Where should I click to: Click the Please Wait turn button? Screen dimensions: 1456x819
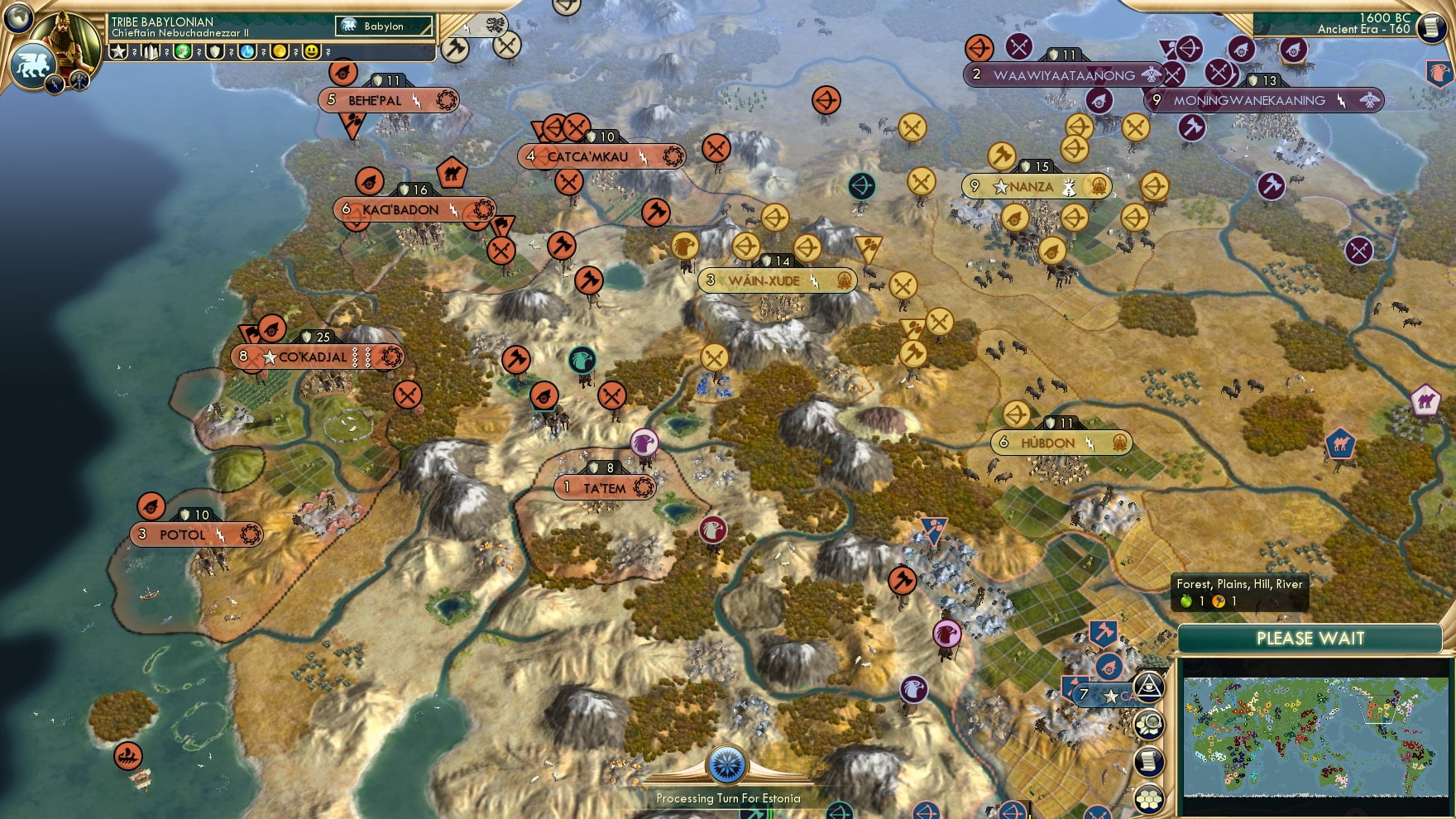1310,639
